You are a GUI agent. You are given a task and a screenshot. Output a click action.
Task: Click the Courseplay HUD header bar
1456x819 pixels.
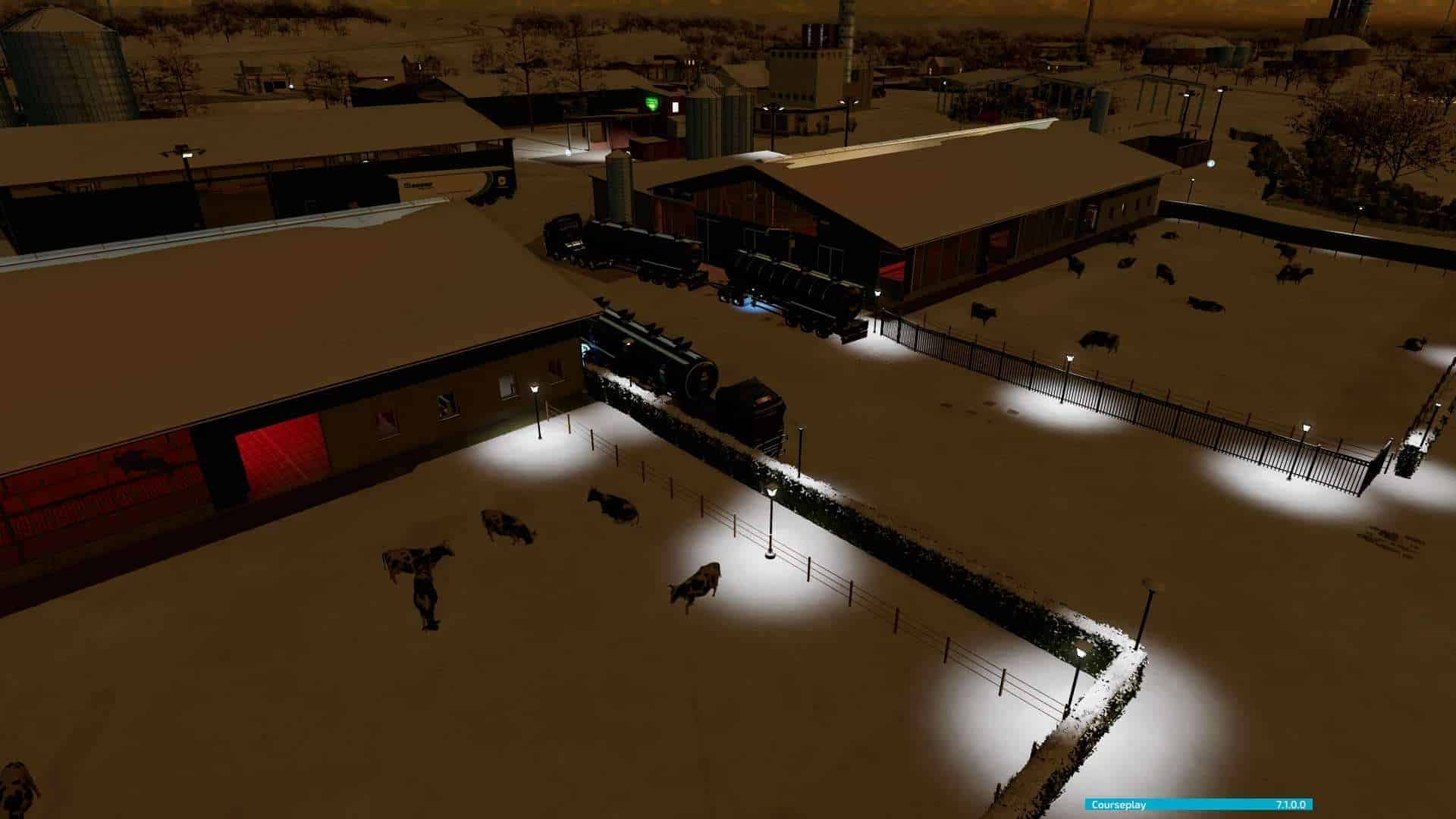(1198, 805)
